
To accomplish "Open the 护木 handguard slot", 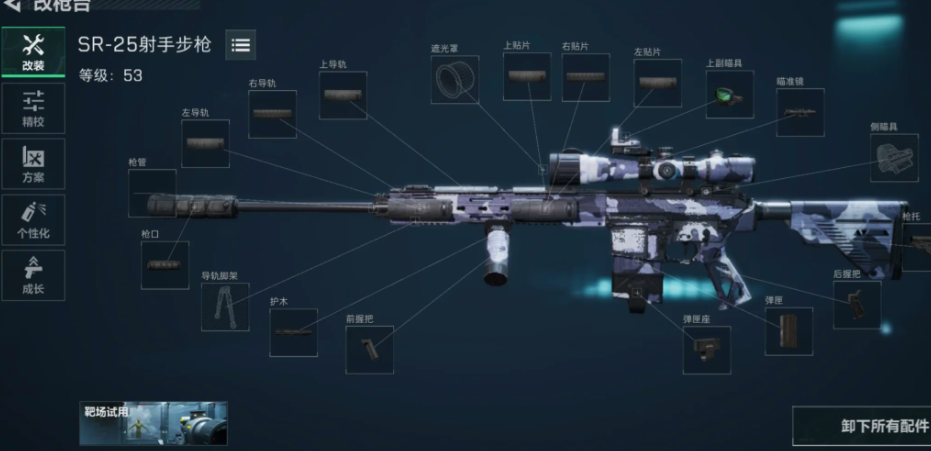I will coord(293,332).
